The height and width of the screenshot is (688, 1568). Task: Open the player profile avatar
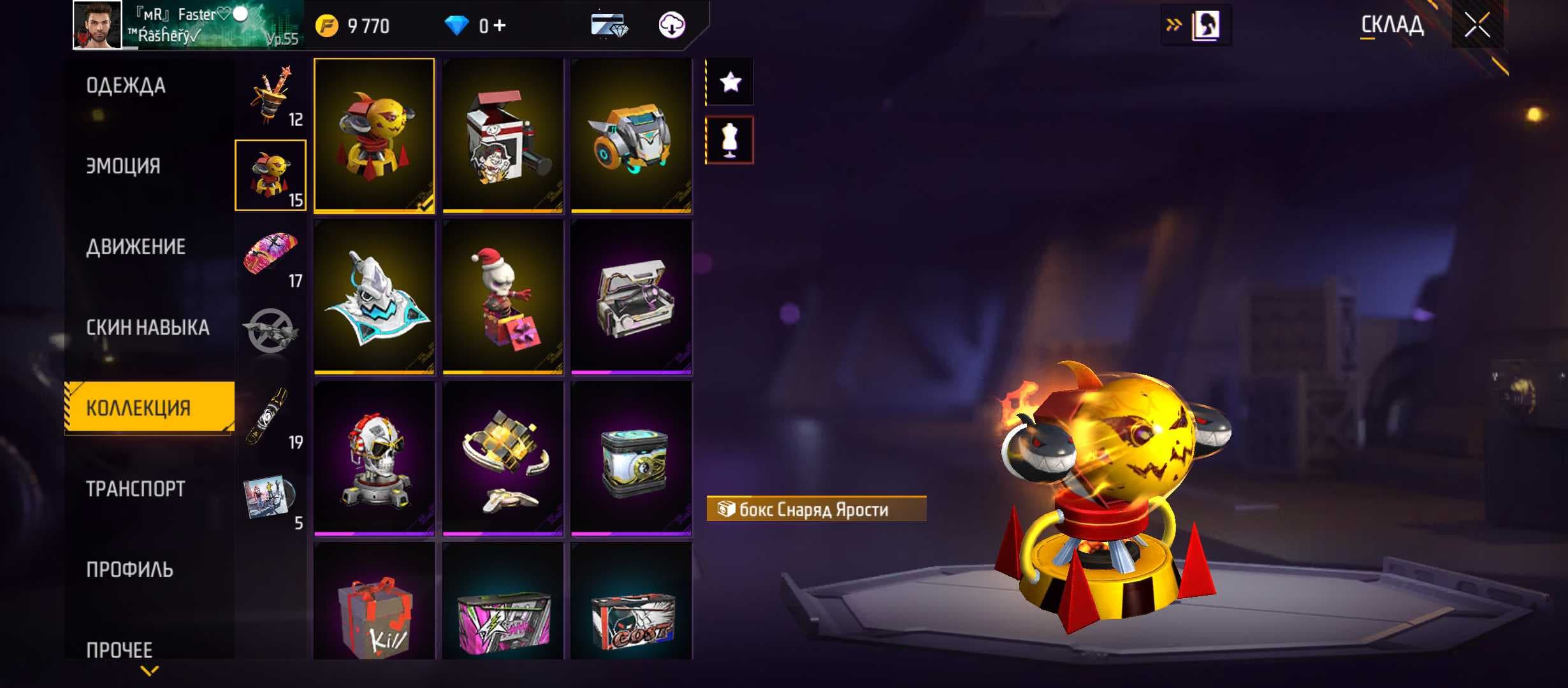pos(97,25)
